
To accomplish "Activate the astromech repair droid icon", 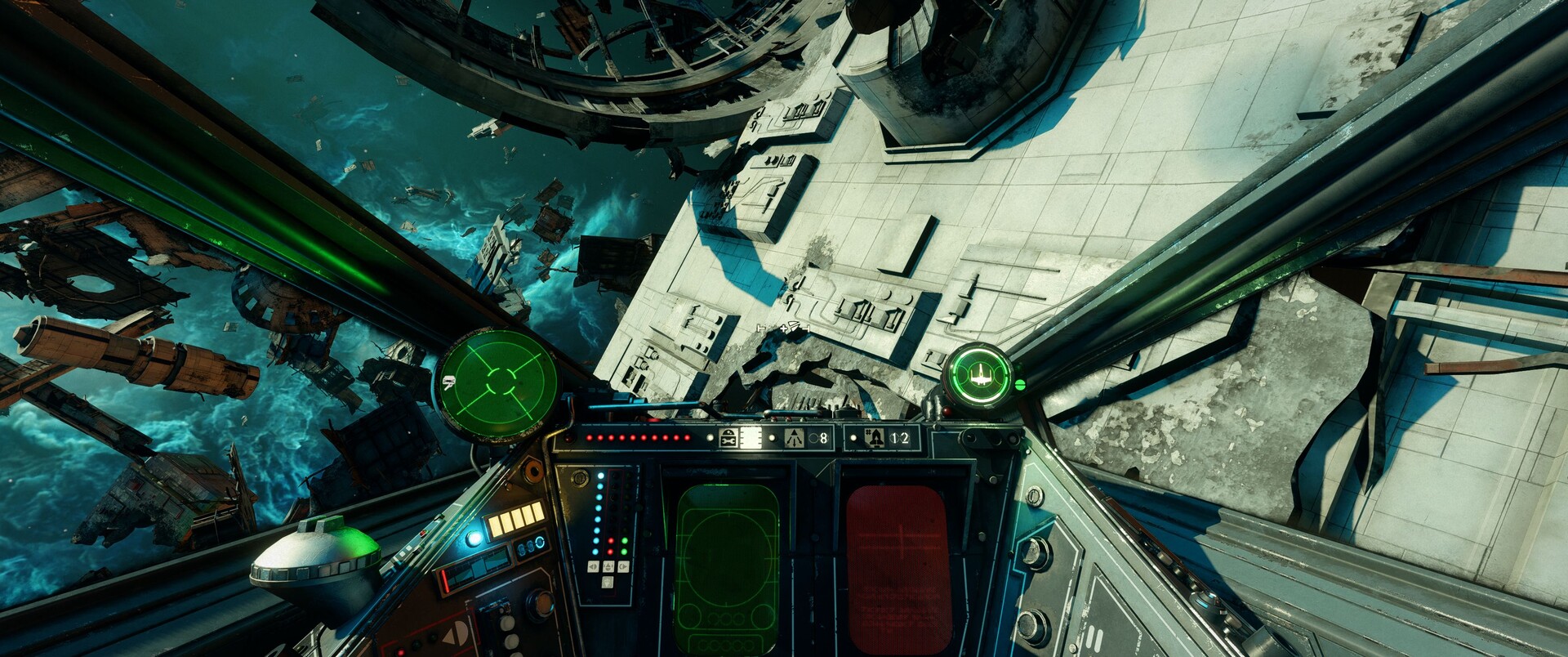I will tap(728, 439).
